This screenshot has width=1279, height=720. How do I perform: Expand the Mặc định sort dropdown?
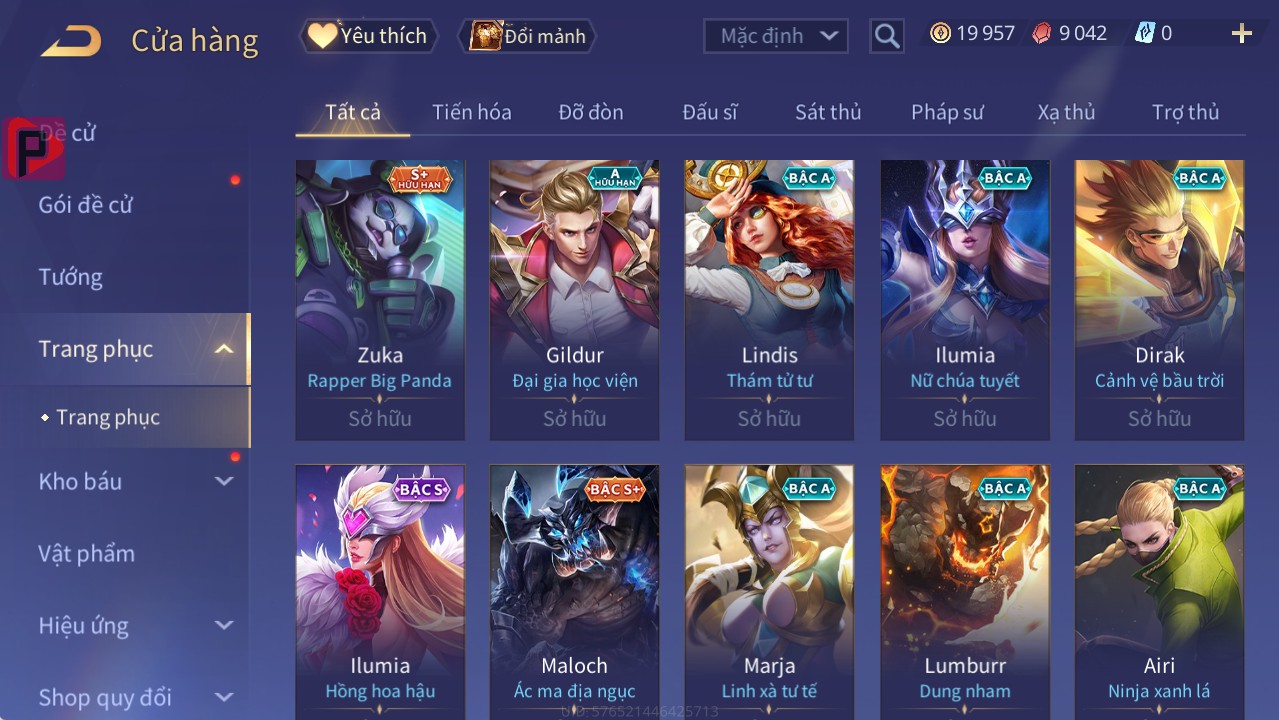(776, 36)
